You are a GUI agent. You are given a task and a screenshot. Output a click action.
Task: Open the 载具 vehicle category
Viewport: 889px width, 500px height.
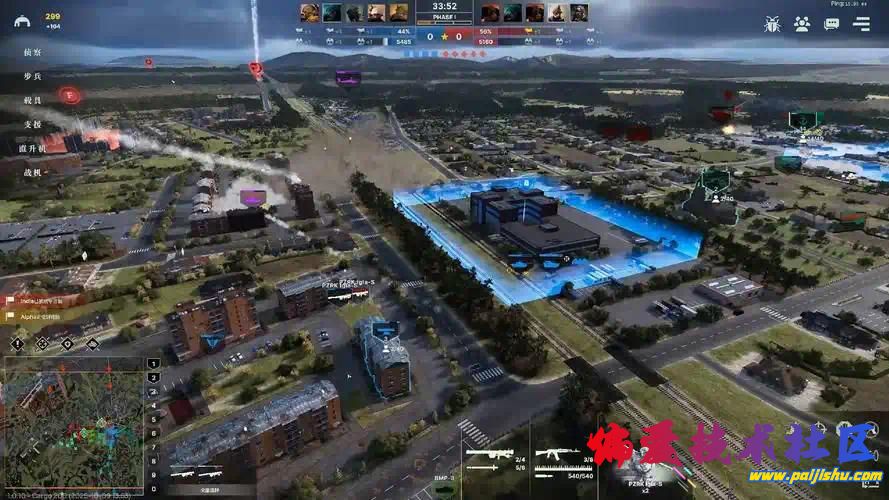pyautogui.click(x=32, y=100)
